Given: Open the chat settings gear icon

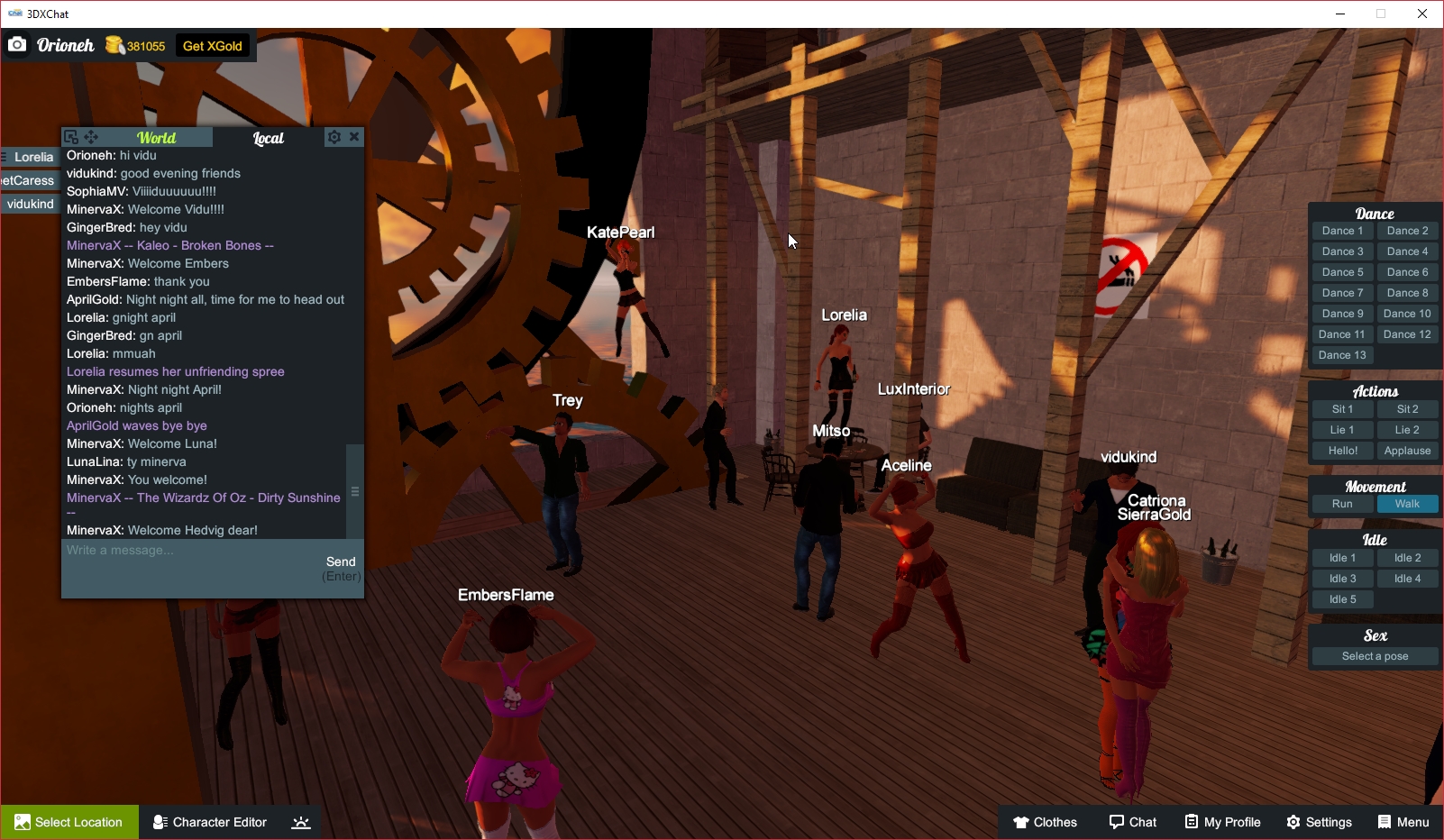Looking at the screenshot, I should (x=334, y=136).
